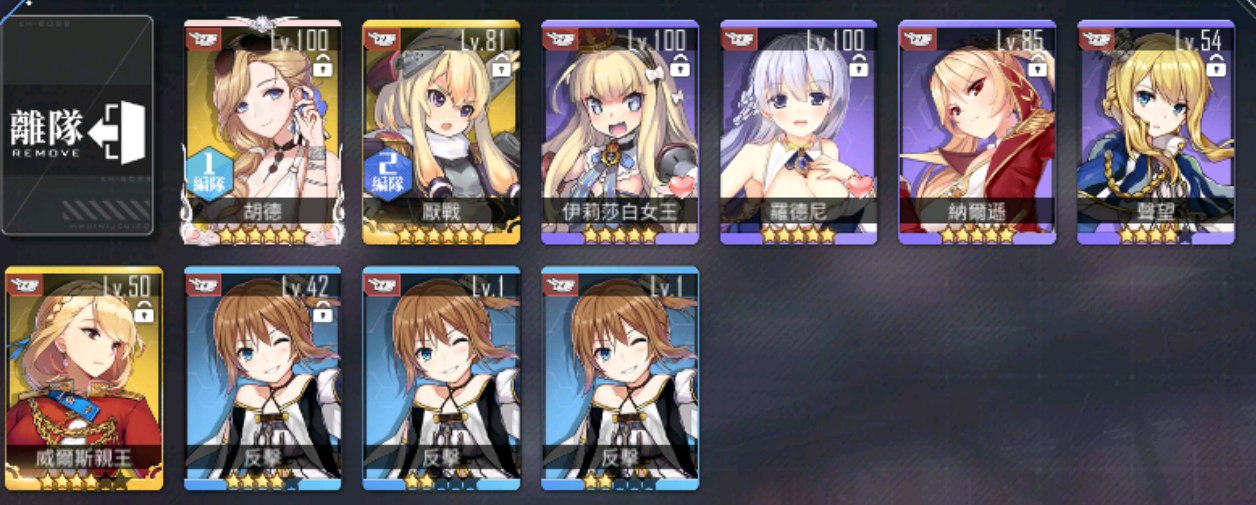
Task: Choose the 厭戰 ship card
Action: [x=441, y=131]
